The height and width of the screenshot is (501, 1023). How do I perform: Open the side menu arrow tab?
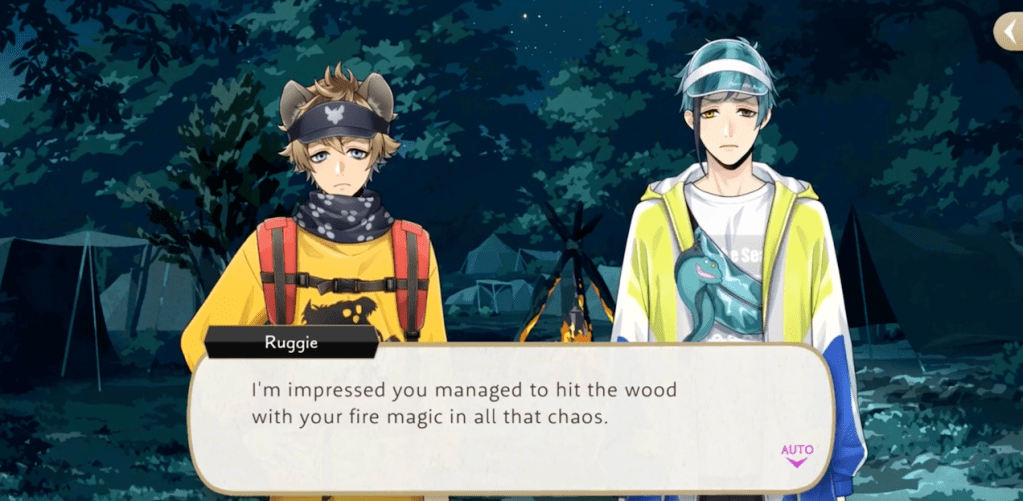(1007, 32)
